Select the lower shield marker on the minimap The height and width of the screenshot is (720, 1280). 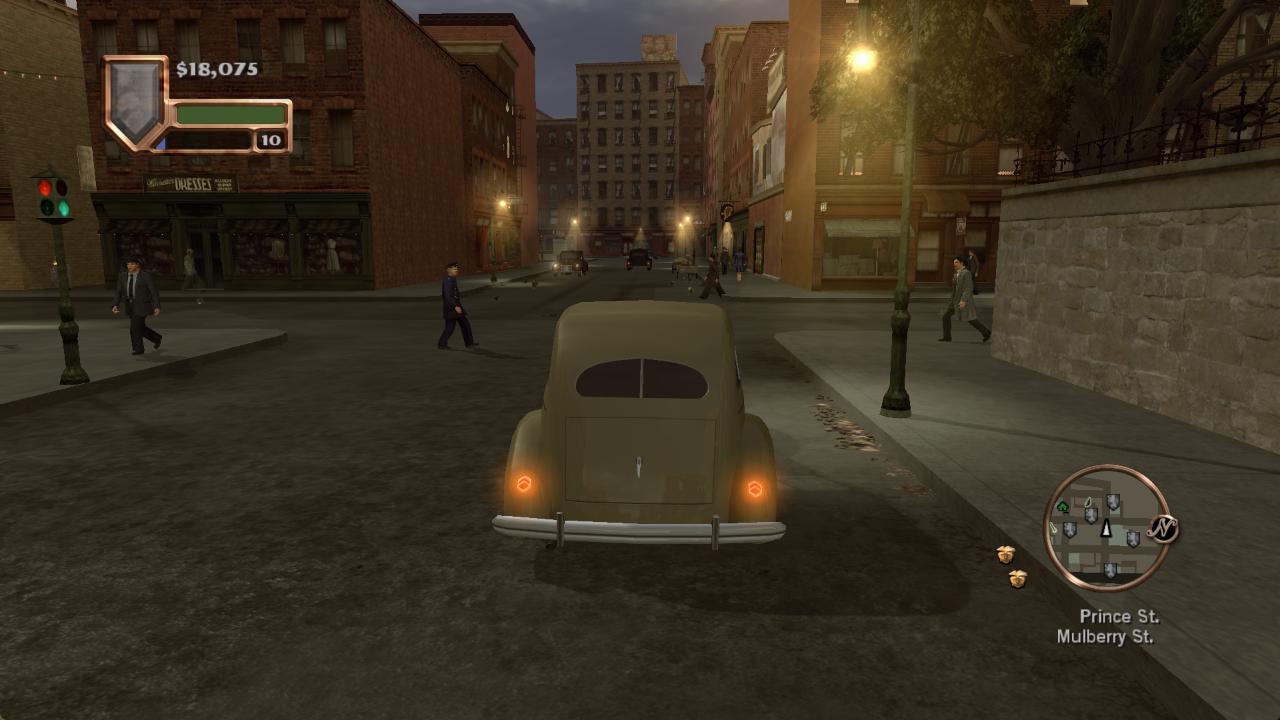tap(1111, 569)
